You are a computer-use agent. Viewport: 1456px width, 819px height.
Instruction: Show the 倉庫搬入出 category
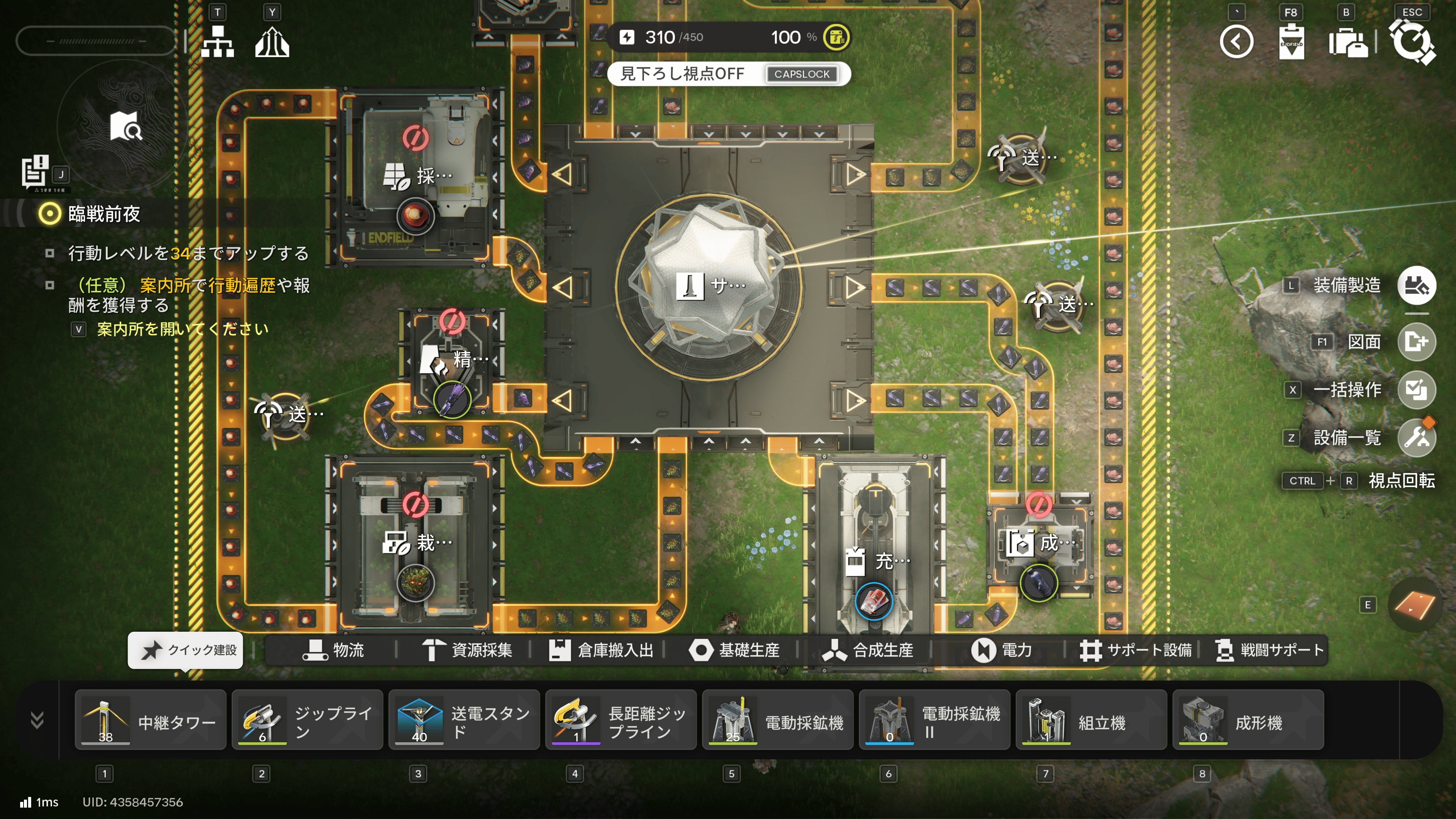(601, 650)
